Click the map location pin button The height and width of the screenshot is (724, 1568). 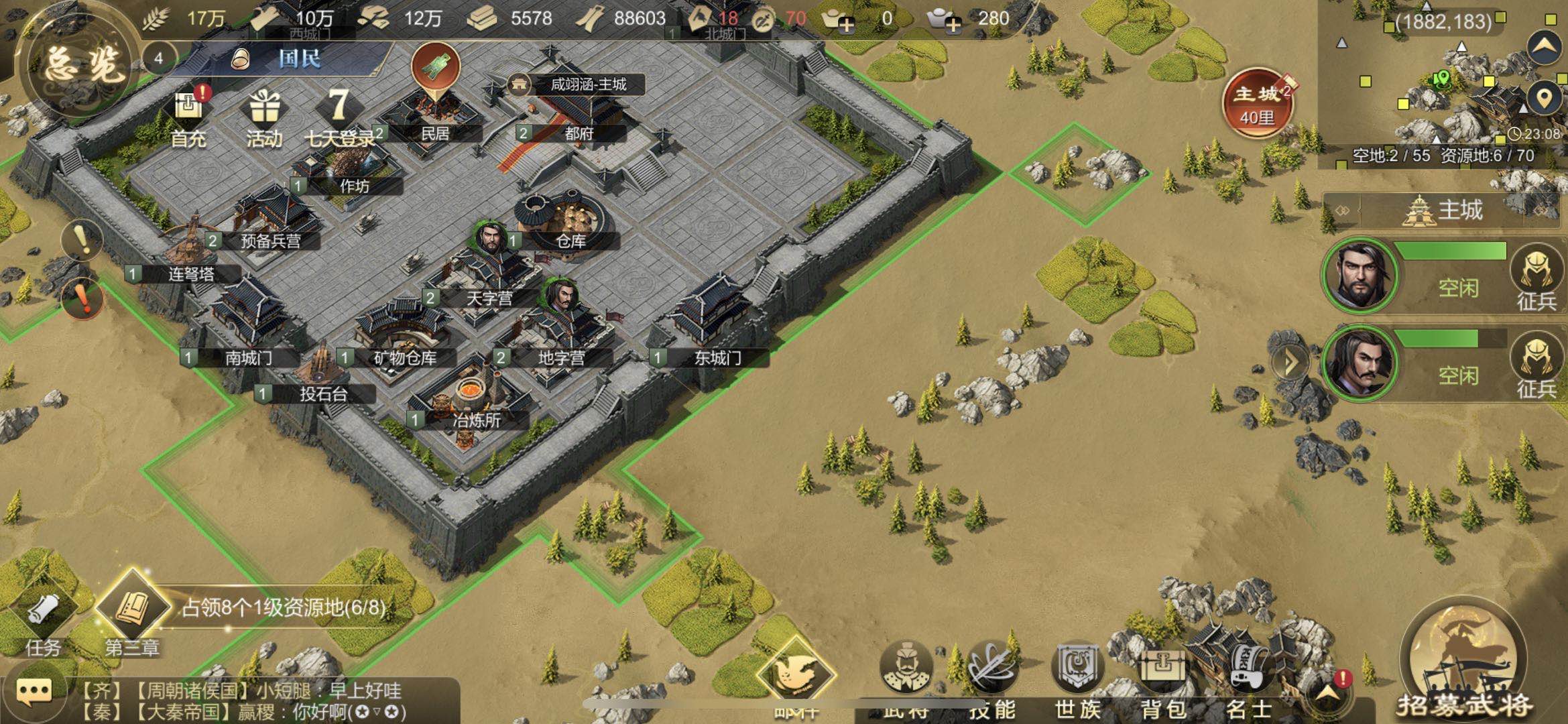[1544, 99]
